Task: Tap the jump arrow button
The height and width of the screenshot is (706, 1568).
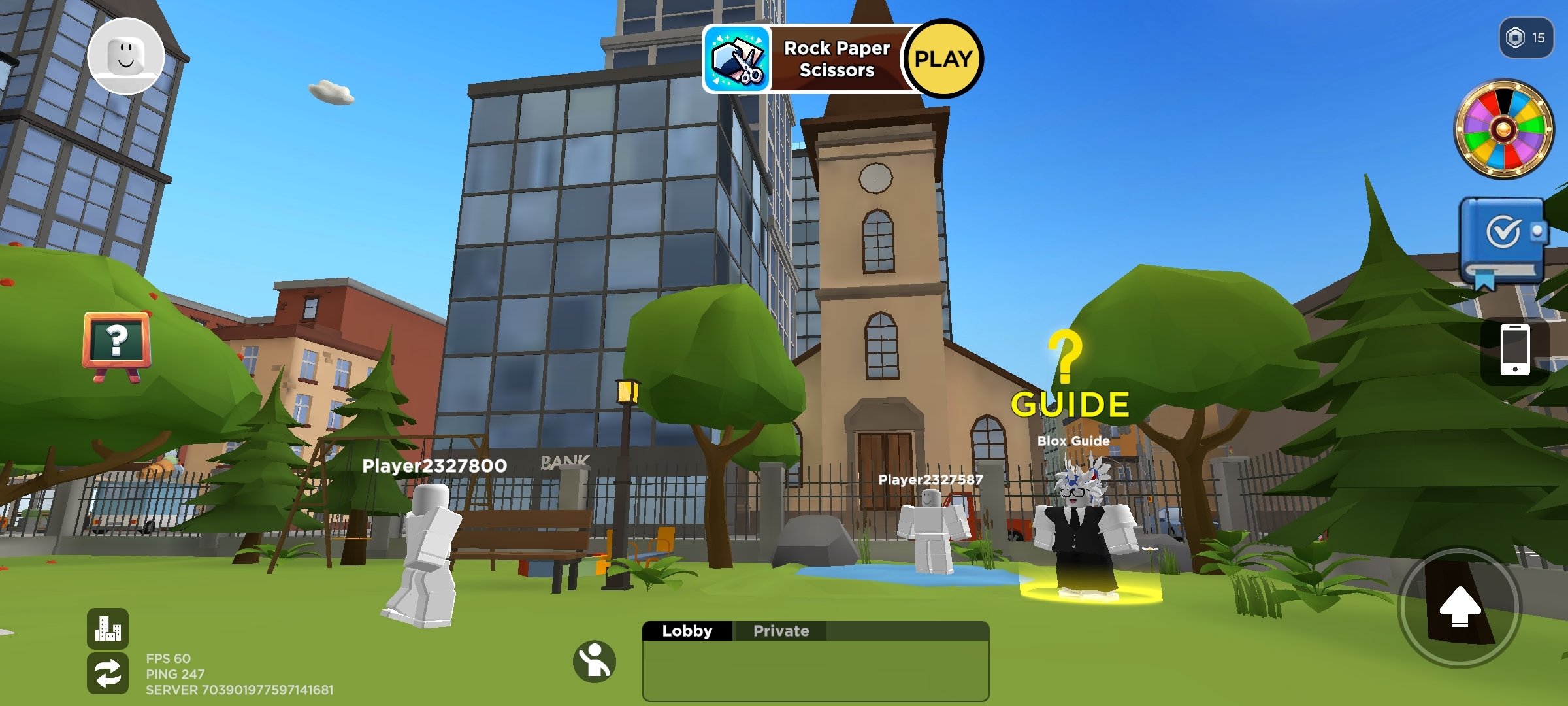Action: 1460,607
